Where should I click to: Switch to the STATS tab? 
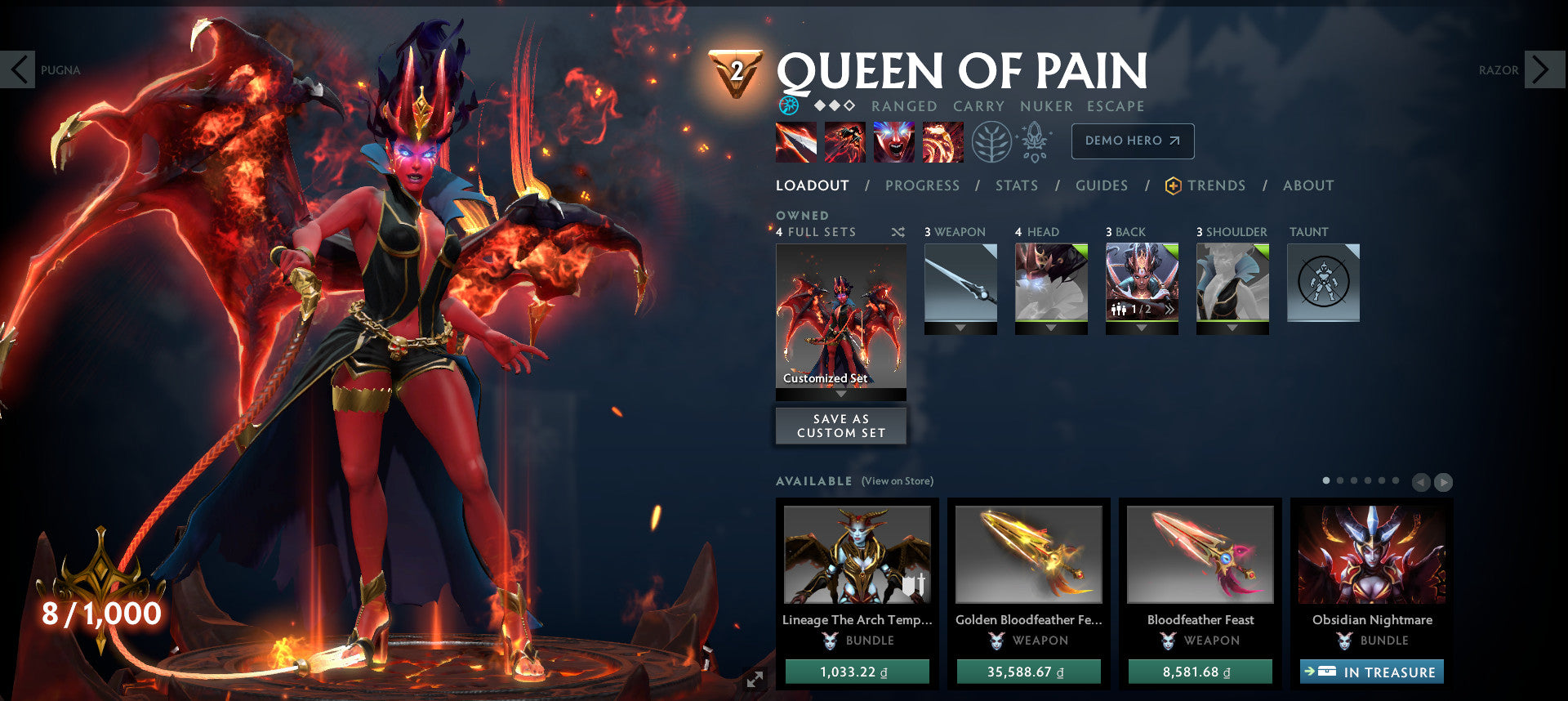pos(1016,185)
